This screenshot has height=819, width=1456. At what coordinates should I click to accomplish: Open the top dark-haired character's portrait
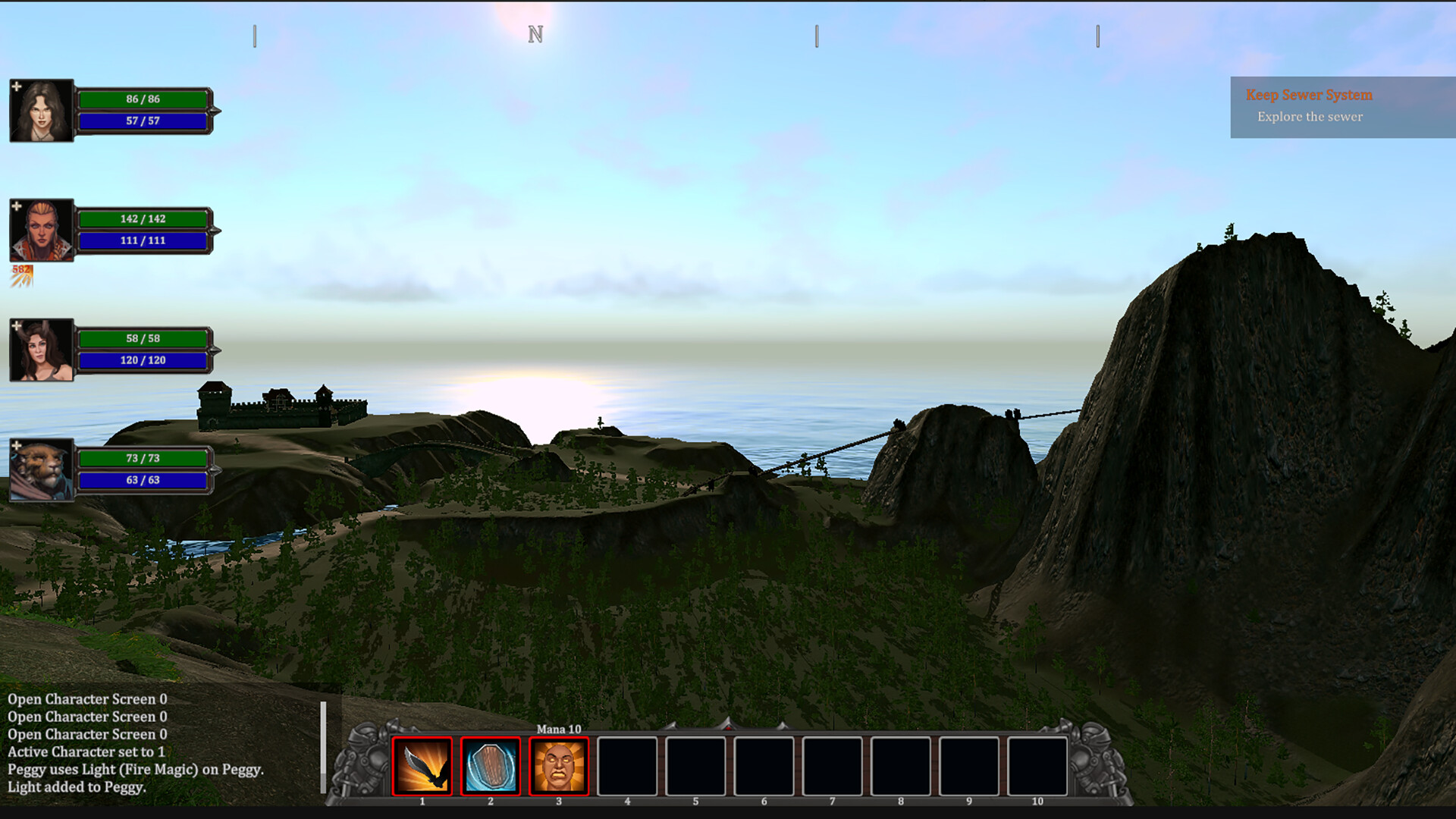click(x=41, y=111)
